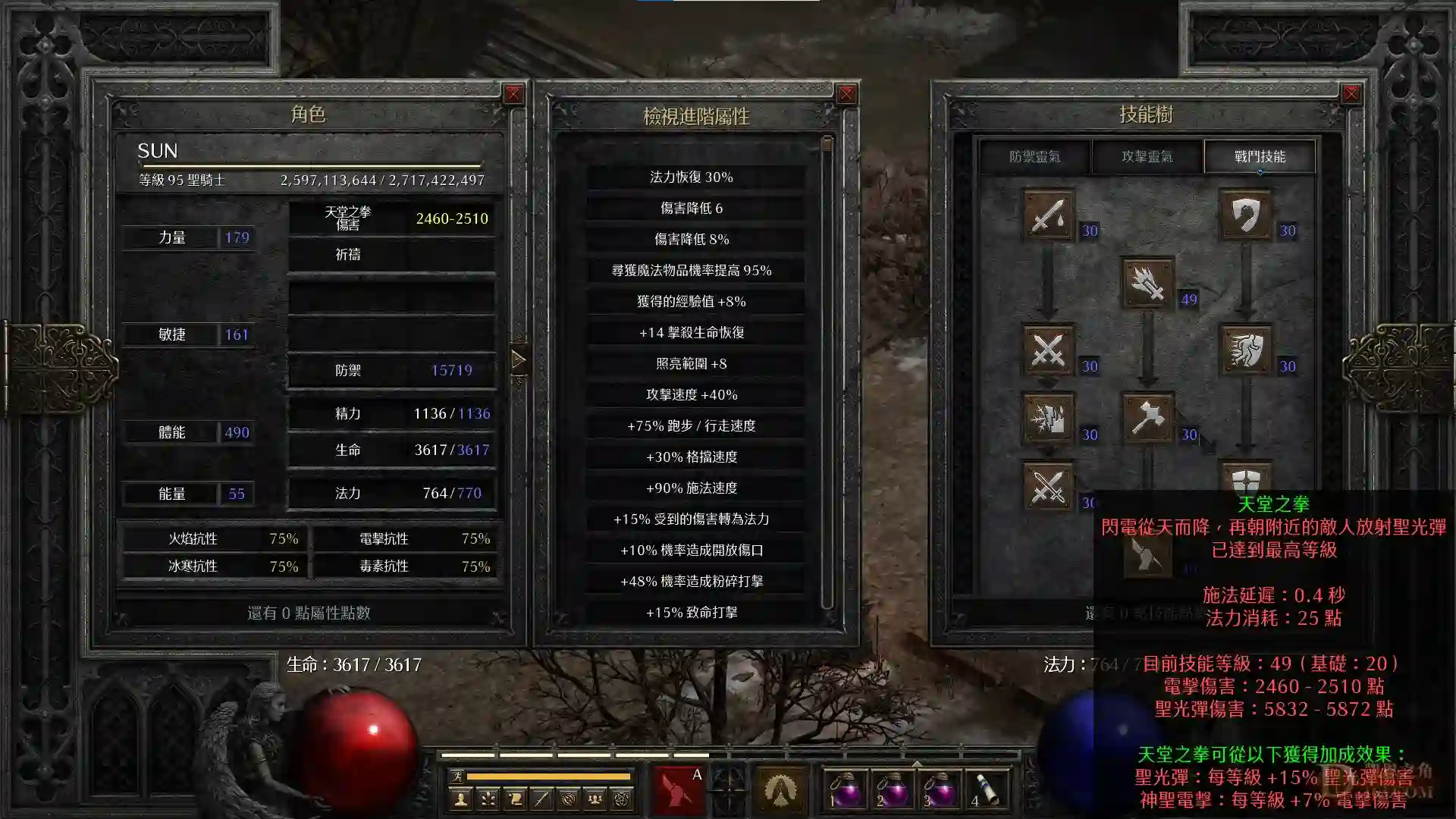Select the sword with droplet skill
This screenshot has width=1456, height=819.
[x=1048, y=215]
